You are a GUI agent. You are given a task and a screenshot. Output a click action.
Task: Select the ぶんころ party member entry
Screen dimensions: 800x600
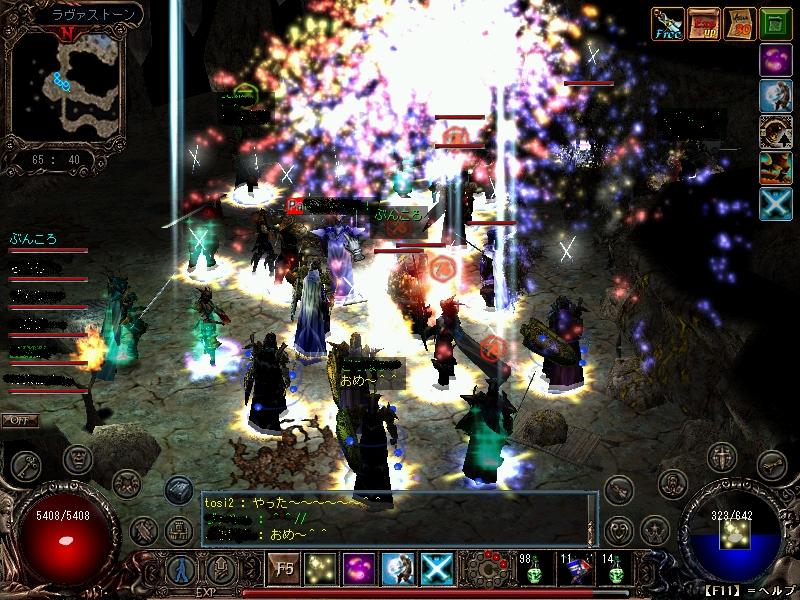coord(33,240)
